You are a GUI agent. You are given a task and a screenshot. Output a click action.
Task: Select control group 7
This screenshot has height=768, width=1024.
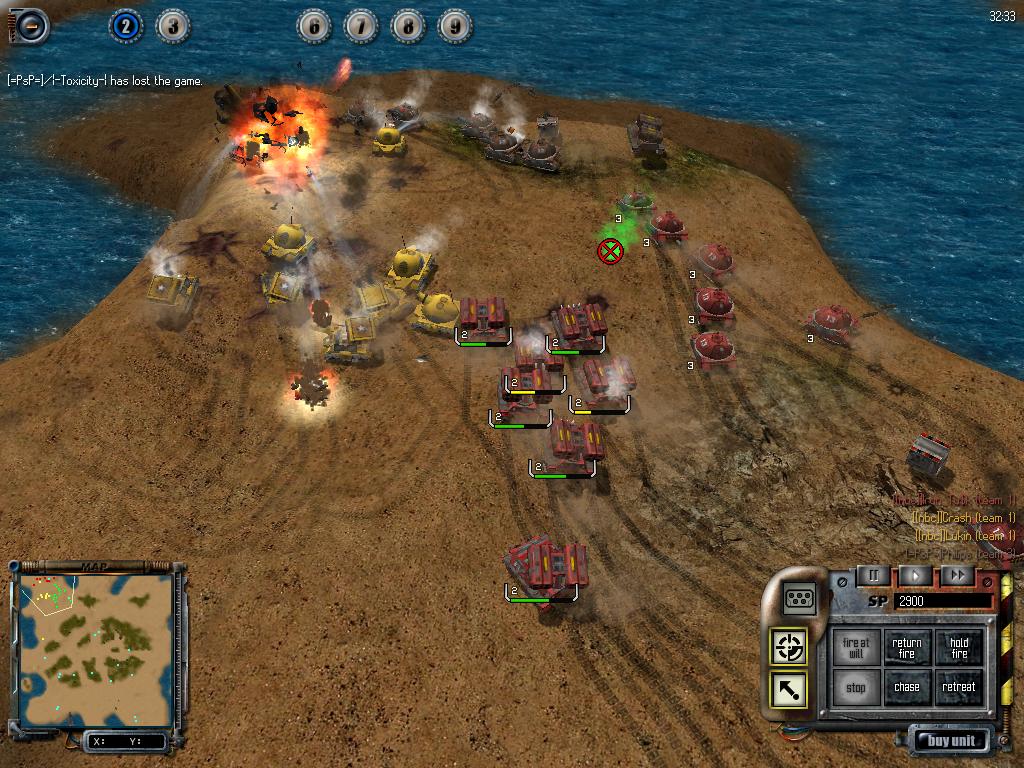pyautogui.click(x=361, y=26)
